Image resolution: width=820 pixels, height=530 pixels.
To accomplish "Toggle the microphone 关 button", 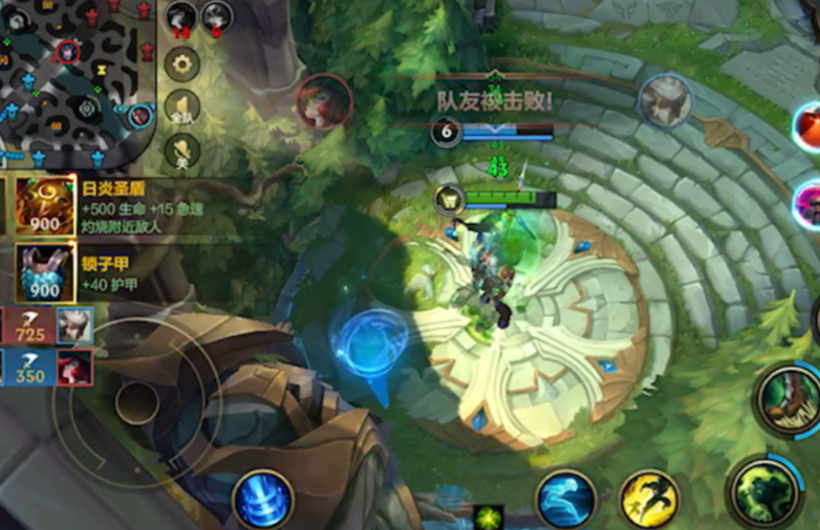I will pyautogui.click(x=182, y=151).
